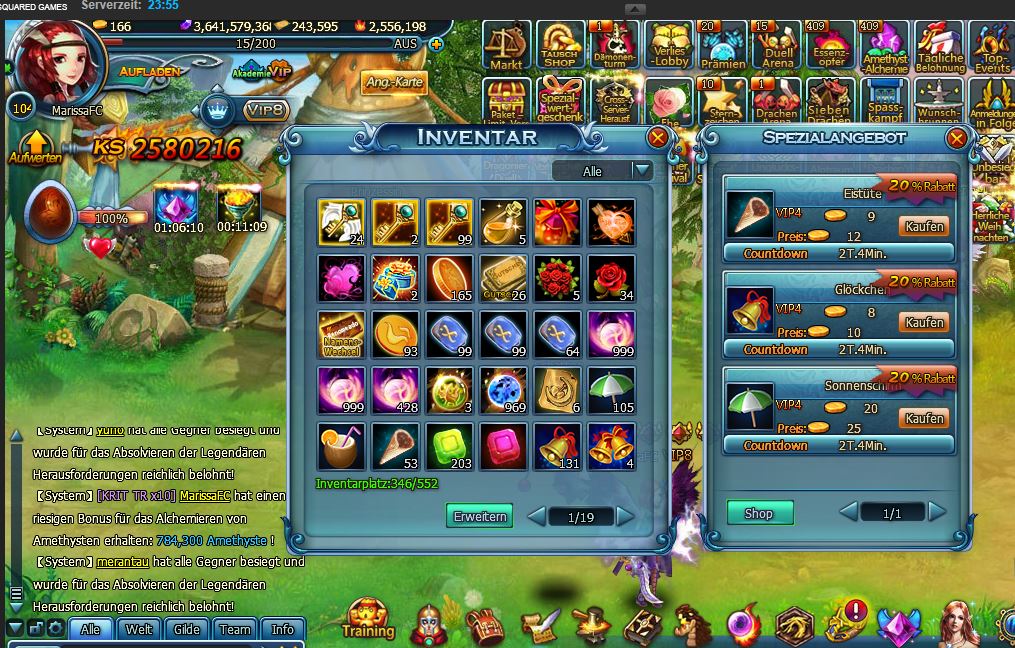Open the Training icon
Viewport: 1015px width, 648px height.
point(368,619)
